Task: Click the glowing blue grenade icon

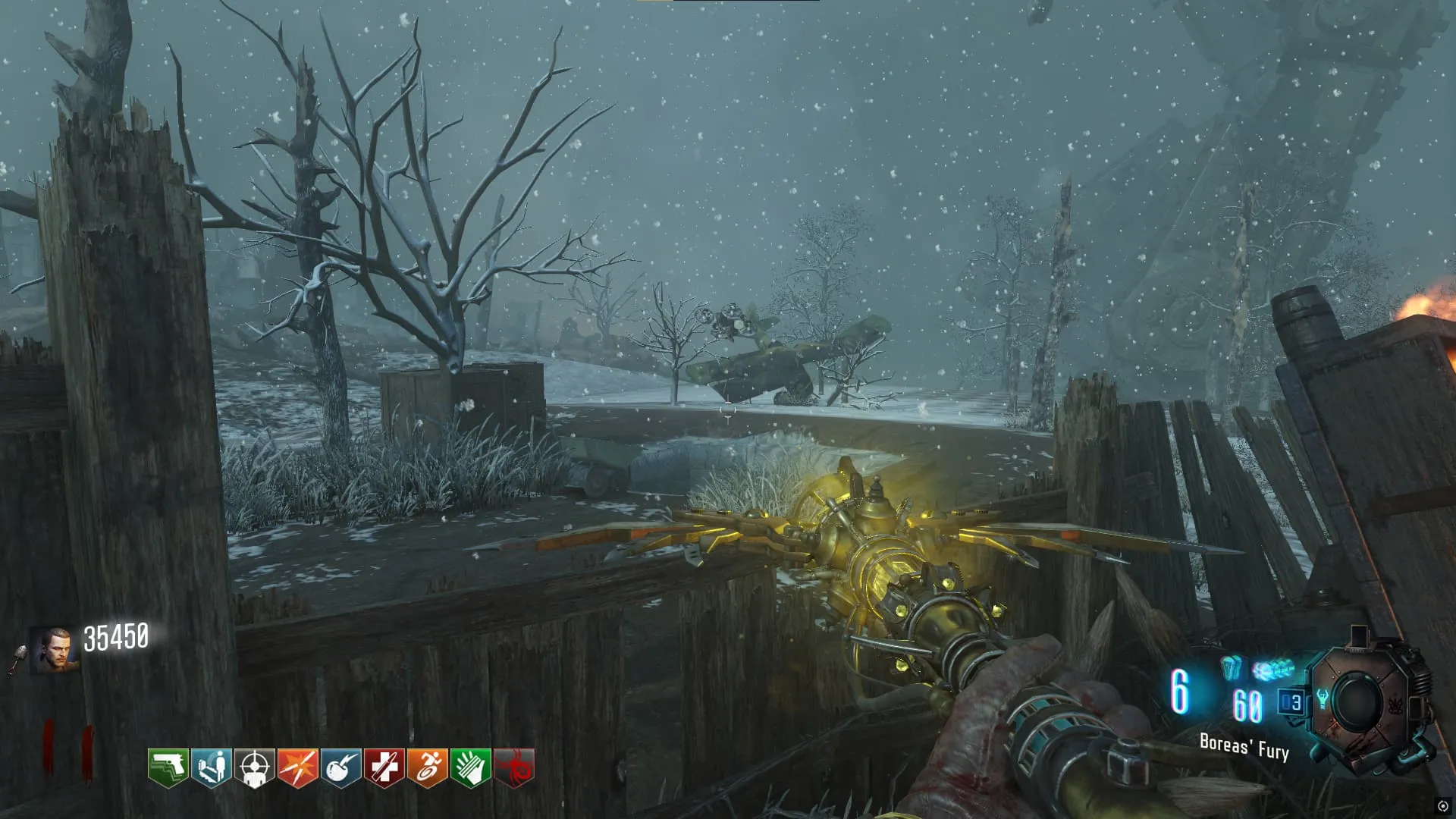Action: (x=1231, y=669)
